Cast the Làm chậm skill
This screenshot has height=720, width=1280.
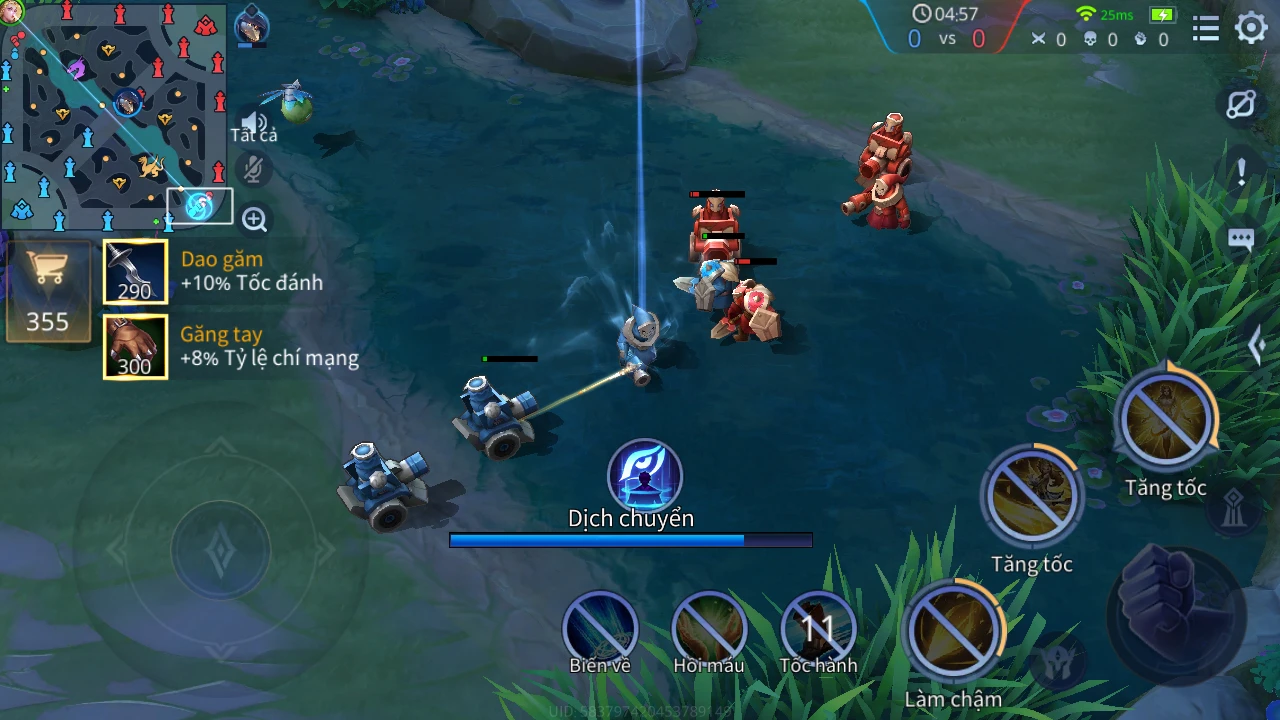click(953, 632)
